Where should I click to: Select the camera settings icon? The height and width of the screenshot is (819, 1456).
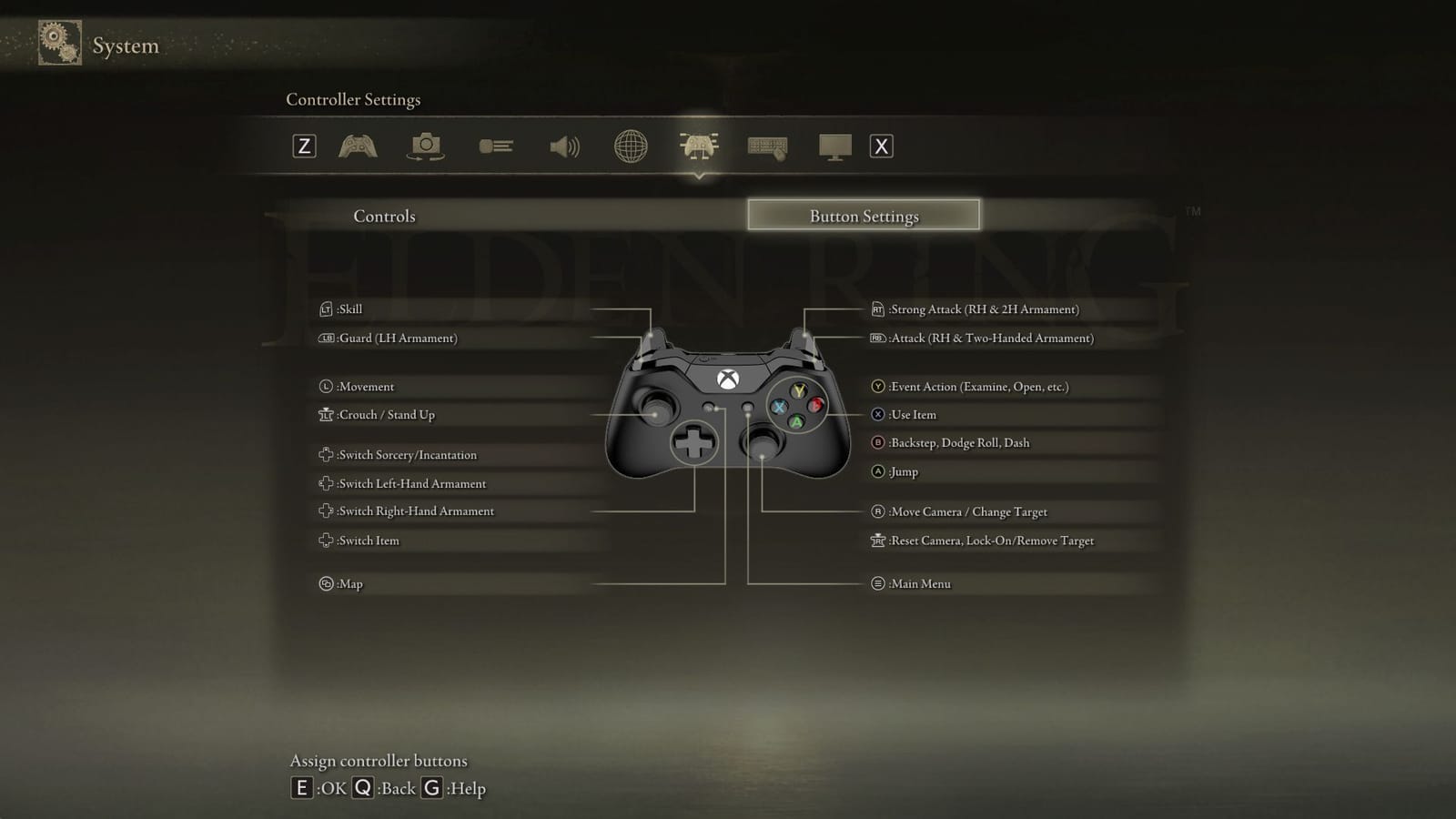427,146
